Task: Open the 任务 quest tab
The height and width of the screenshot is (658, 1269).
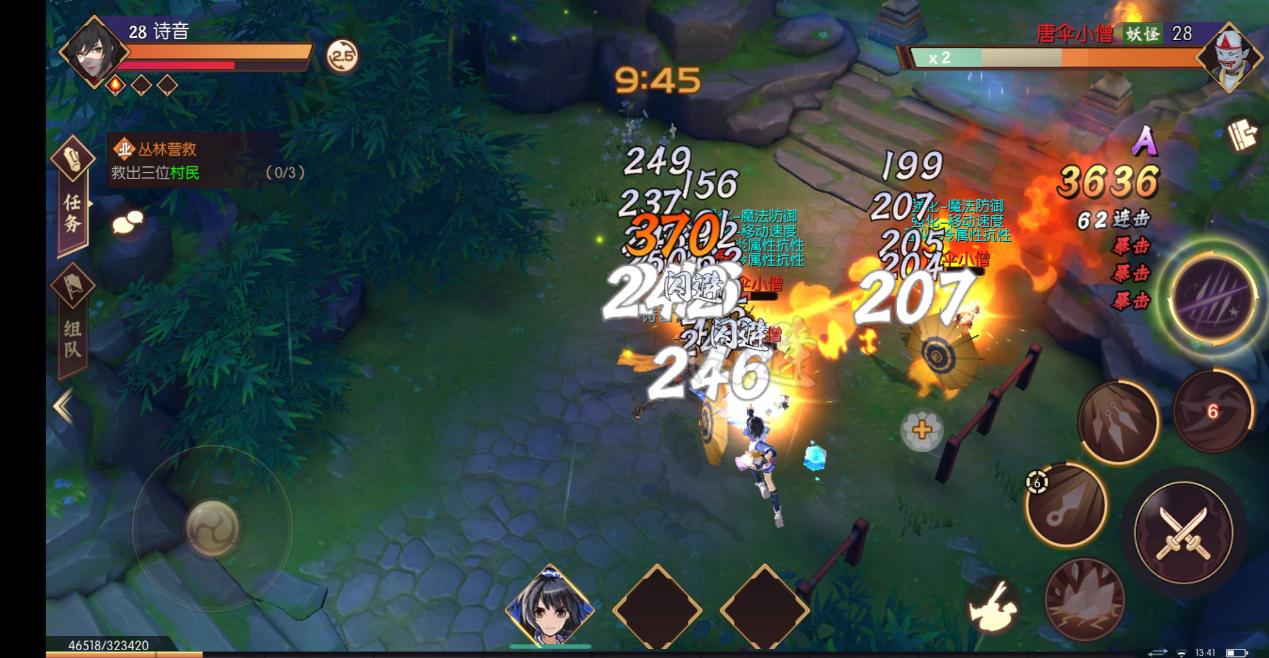Action: tap(72, 197)
